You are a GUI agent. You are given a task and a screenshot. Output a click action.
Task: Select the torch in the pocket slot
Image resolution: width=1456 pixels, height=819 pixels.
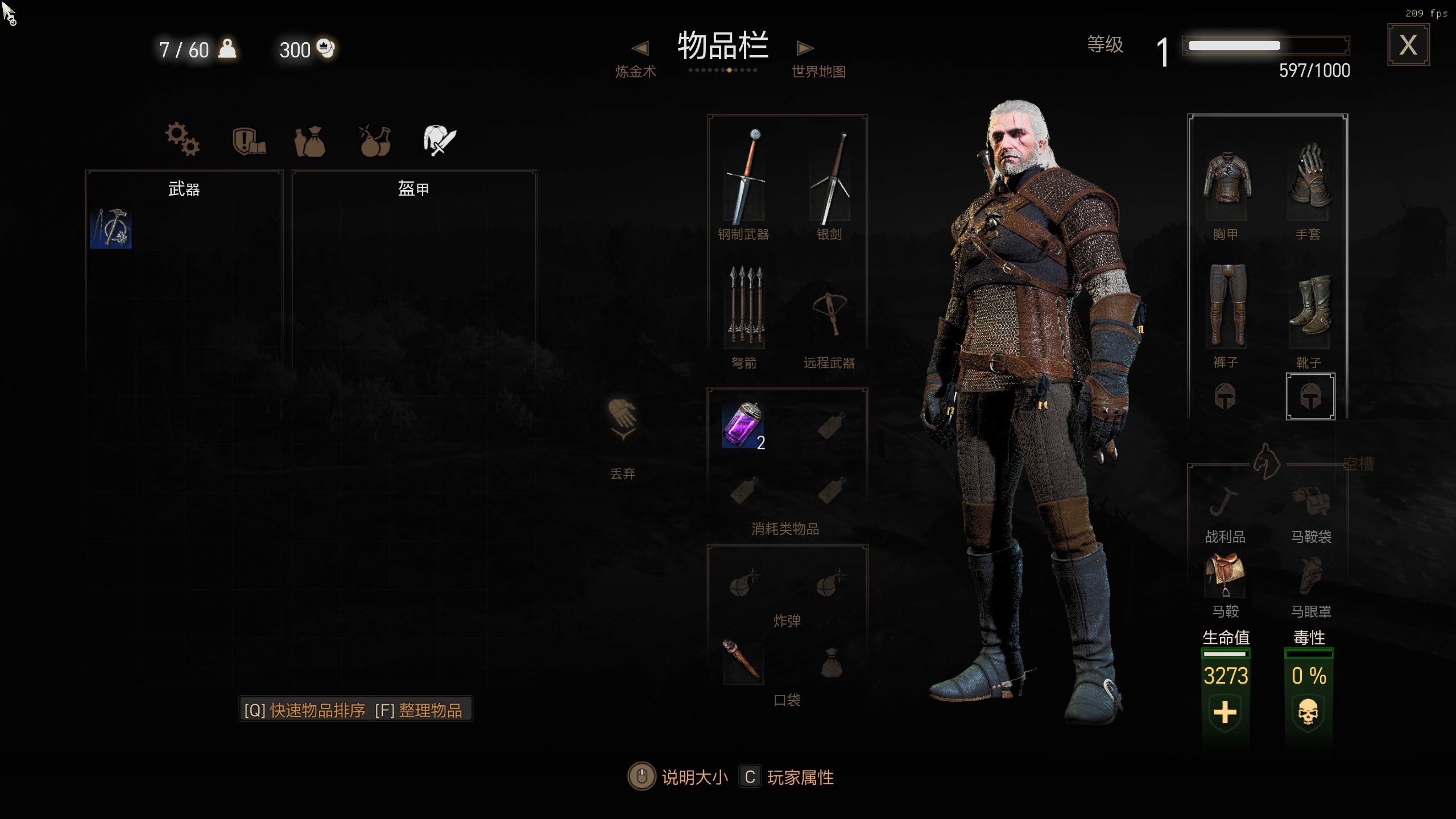pyautogui.click(x=742, y=661)
